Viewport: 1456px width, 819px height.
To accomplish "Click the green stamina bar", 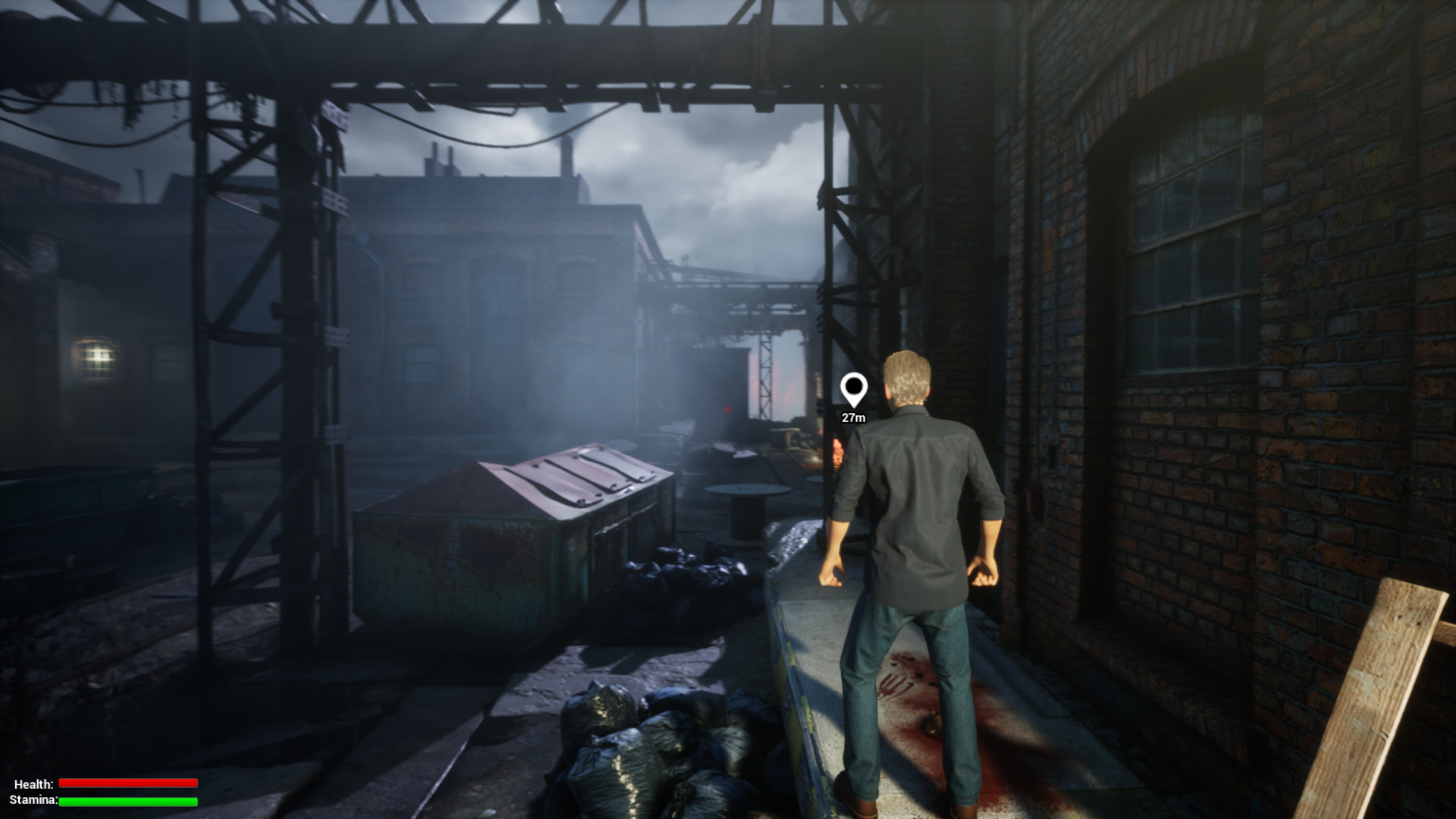I will (x=129, y=802).
